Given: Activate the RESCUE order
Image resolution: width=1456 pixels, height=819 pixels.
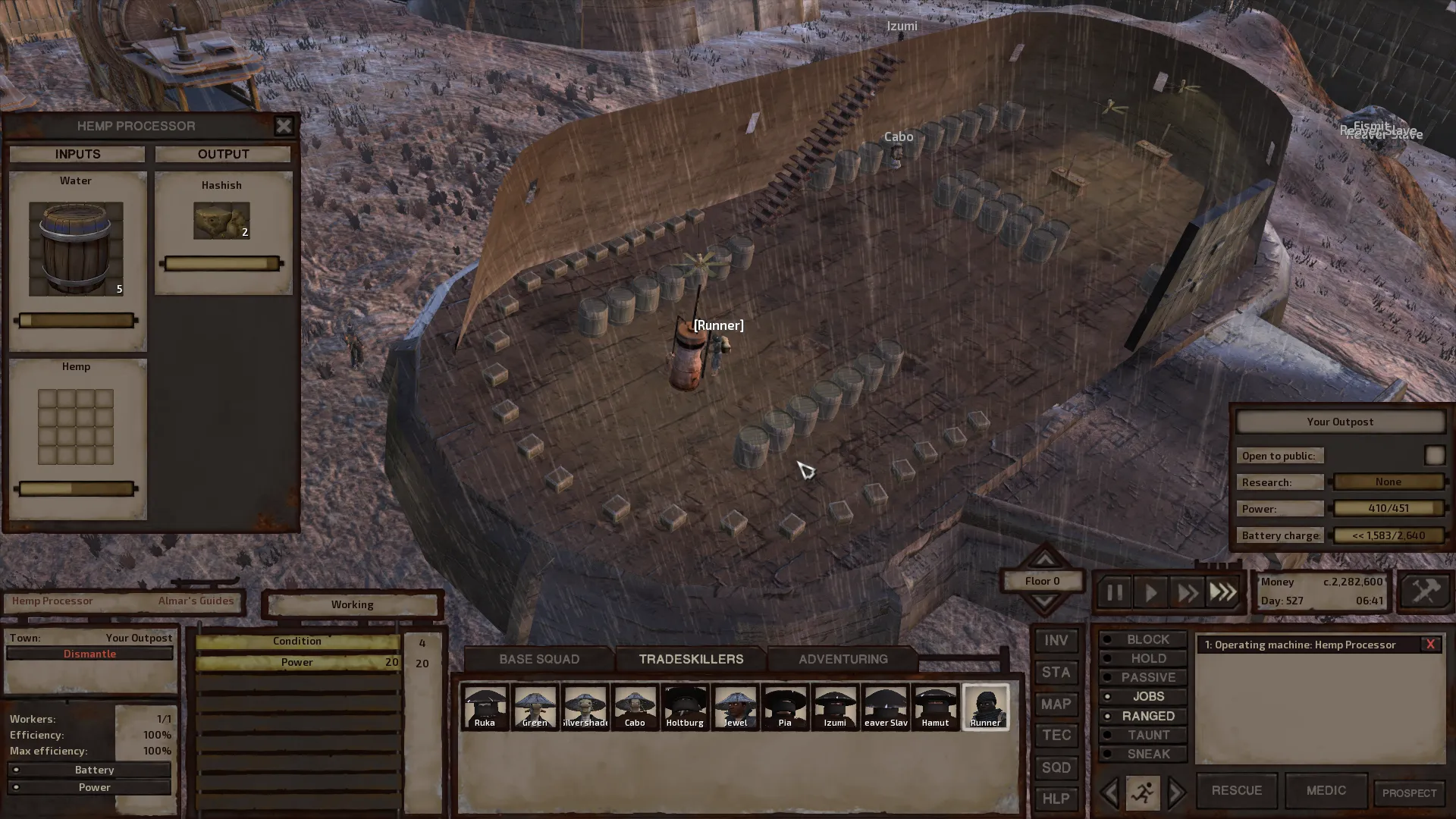Looking at the screenshot, I should pyautogui.click(x=1236, y=790).
